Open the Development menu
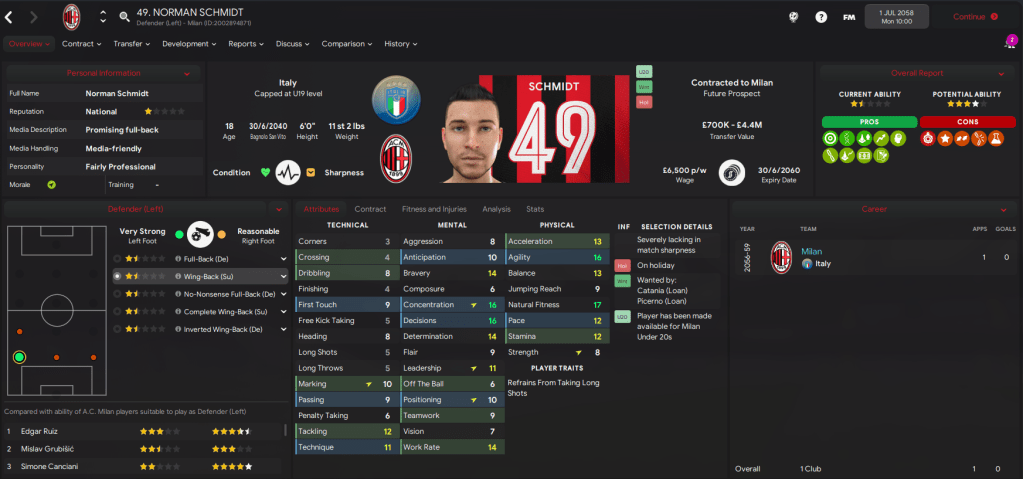The image size is (1023, 479). tap(189, 44)
